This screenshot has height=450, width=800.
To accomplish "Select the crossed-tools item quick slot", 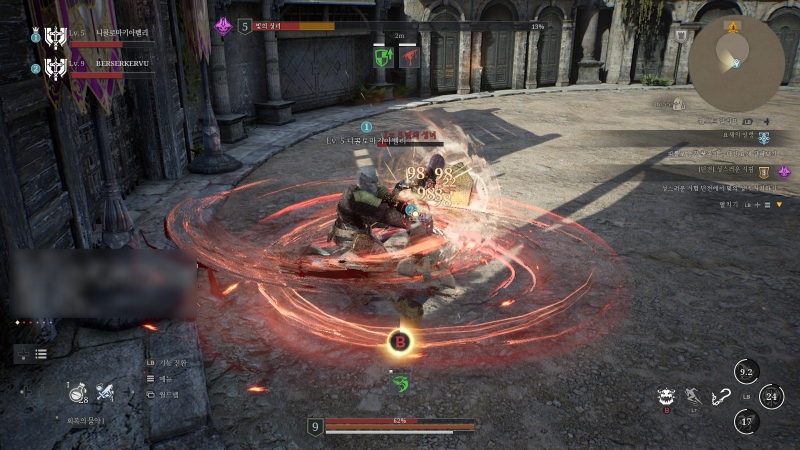I will tap(105, 394).
